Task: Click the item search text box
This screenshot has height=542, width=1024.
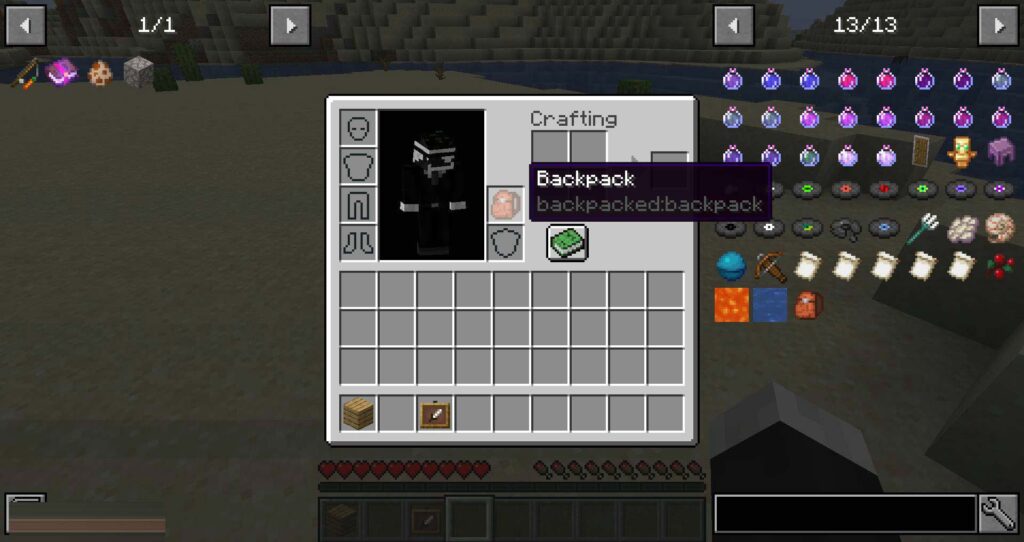Action: (845, 513)
